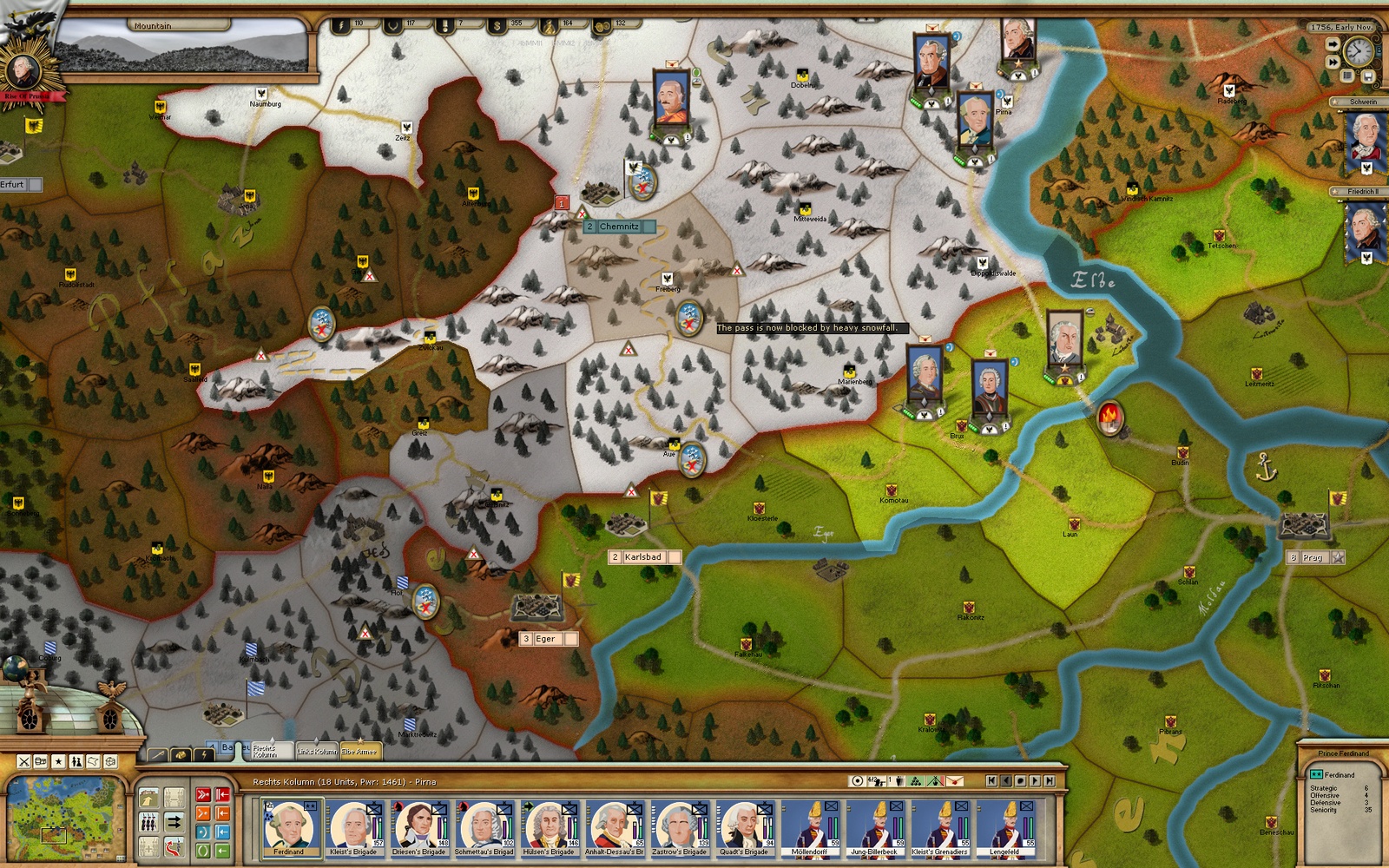Select Ferdinand's leader card in the unit panel
This screenshot has height=868, width=1389.
[x=289, y=826]
